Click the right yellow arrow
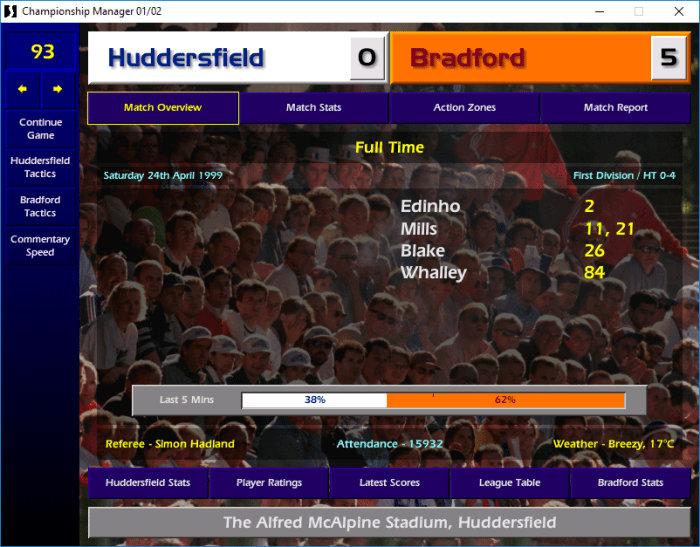700x547 pixels. tap(58, 89)
